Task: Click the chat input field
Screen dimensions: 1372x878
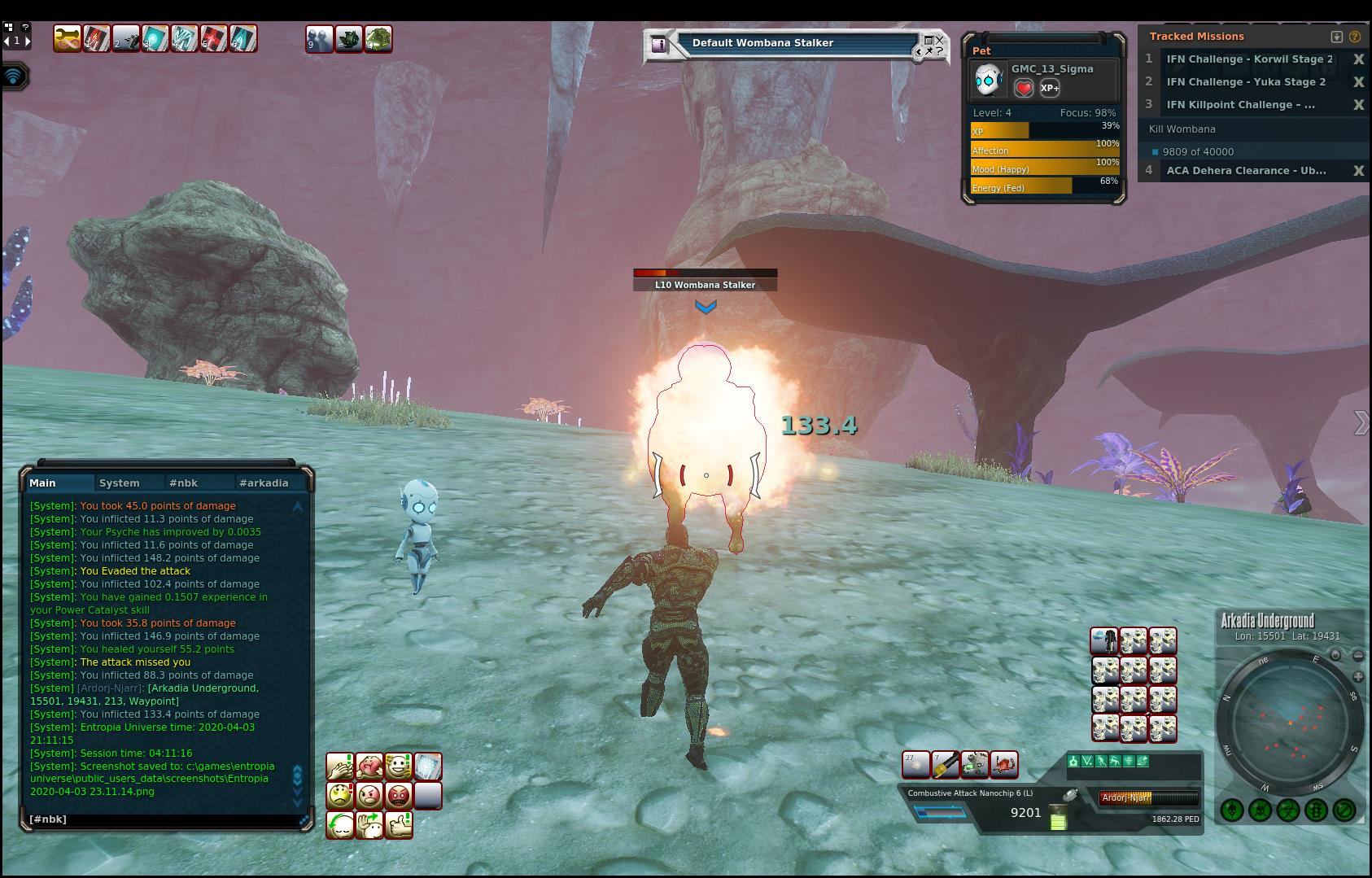Action: click(163, 819)
